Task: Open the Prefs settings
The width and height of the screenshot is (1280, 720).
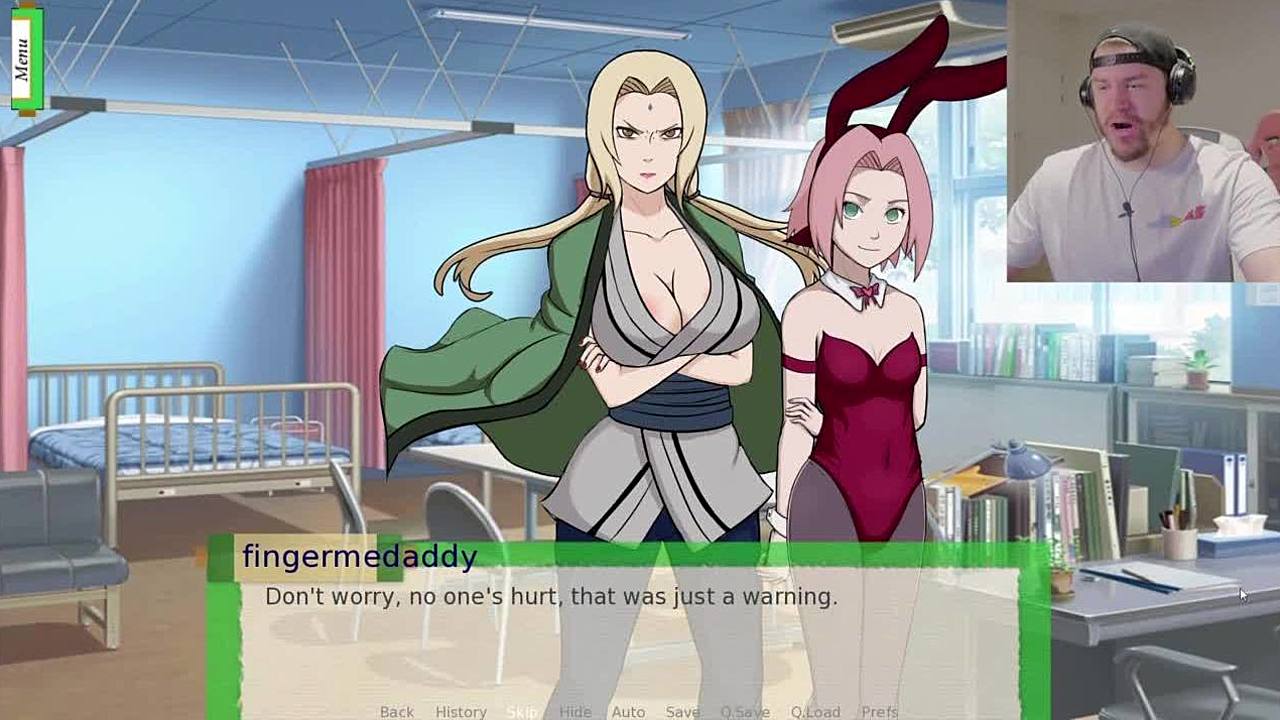Action: pos(879,711)
